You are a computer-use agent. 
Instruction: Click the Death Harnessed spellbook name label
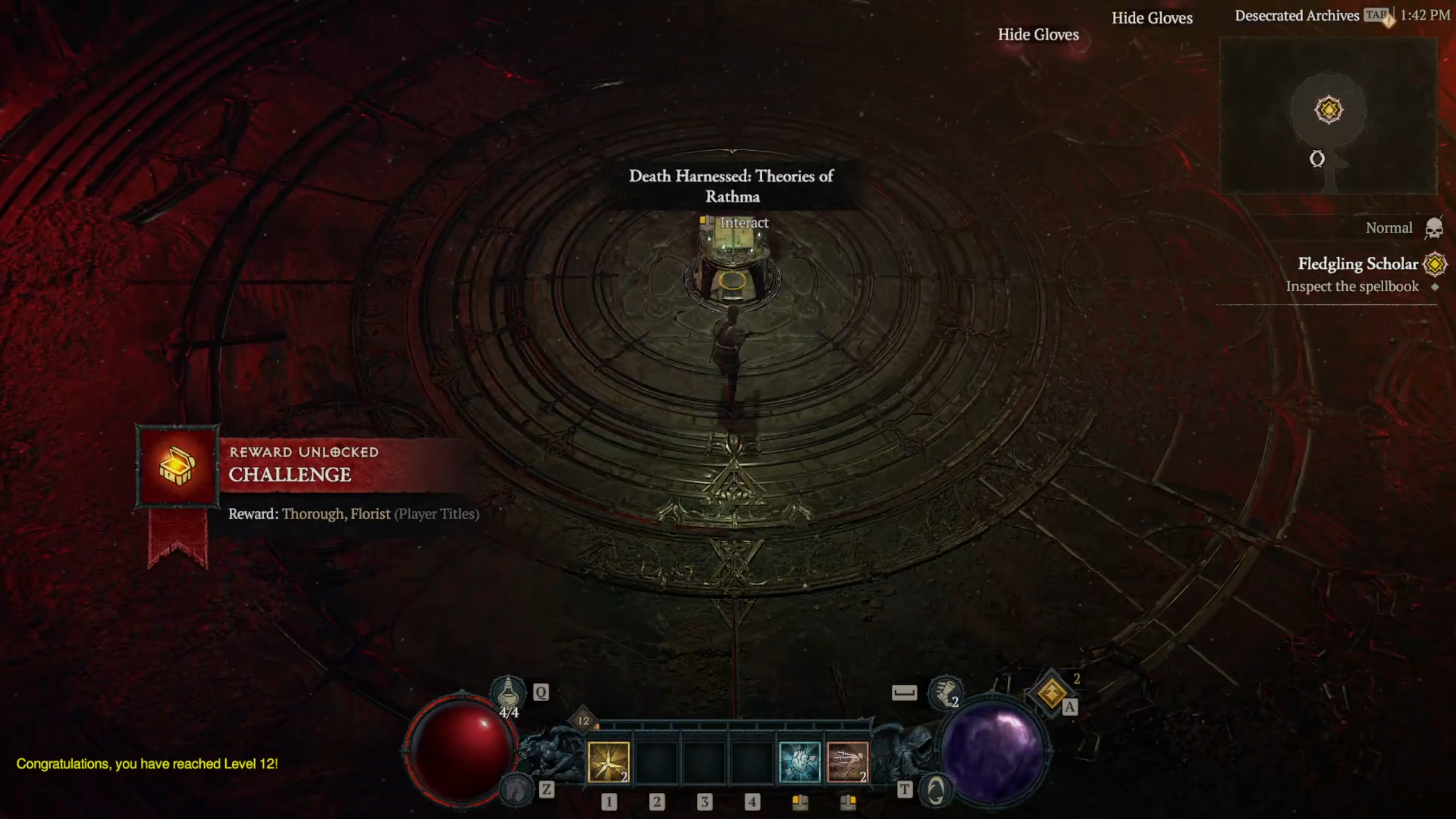pyautogui.click(x=731, y=186)
